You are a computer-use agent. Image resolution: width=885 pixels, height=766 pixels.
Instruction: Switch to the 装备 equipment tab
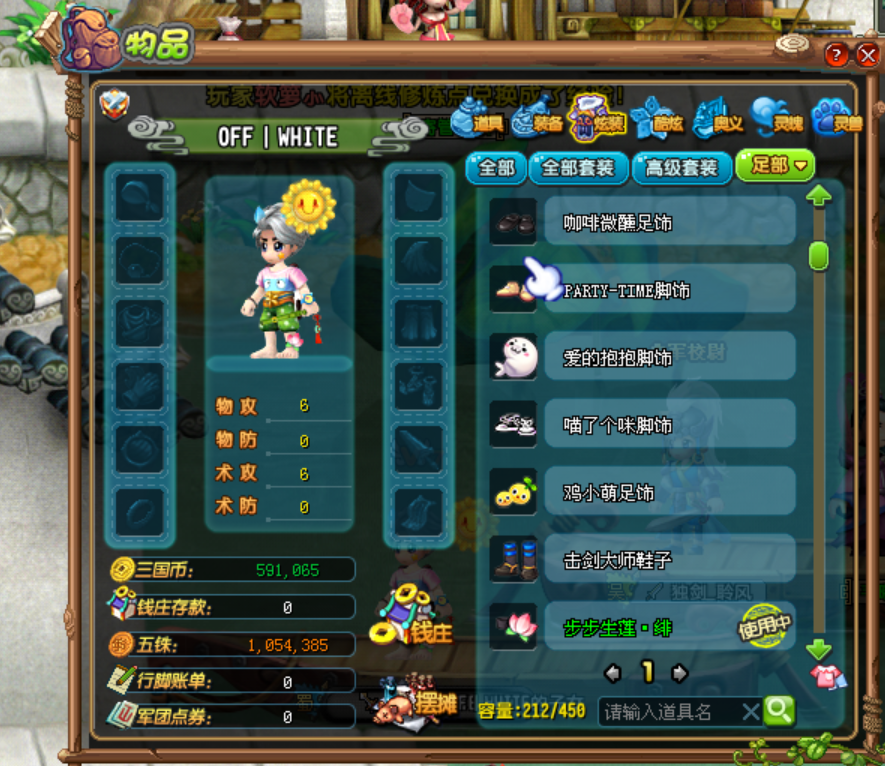point(539,122)
